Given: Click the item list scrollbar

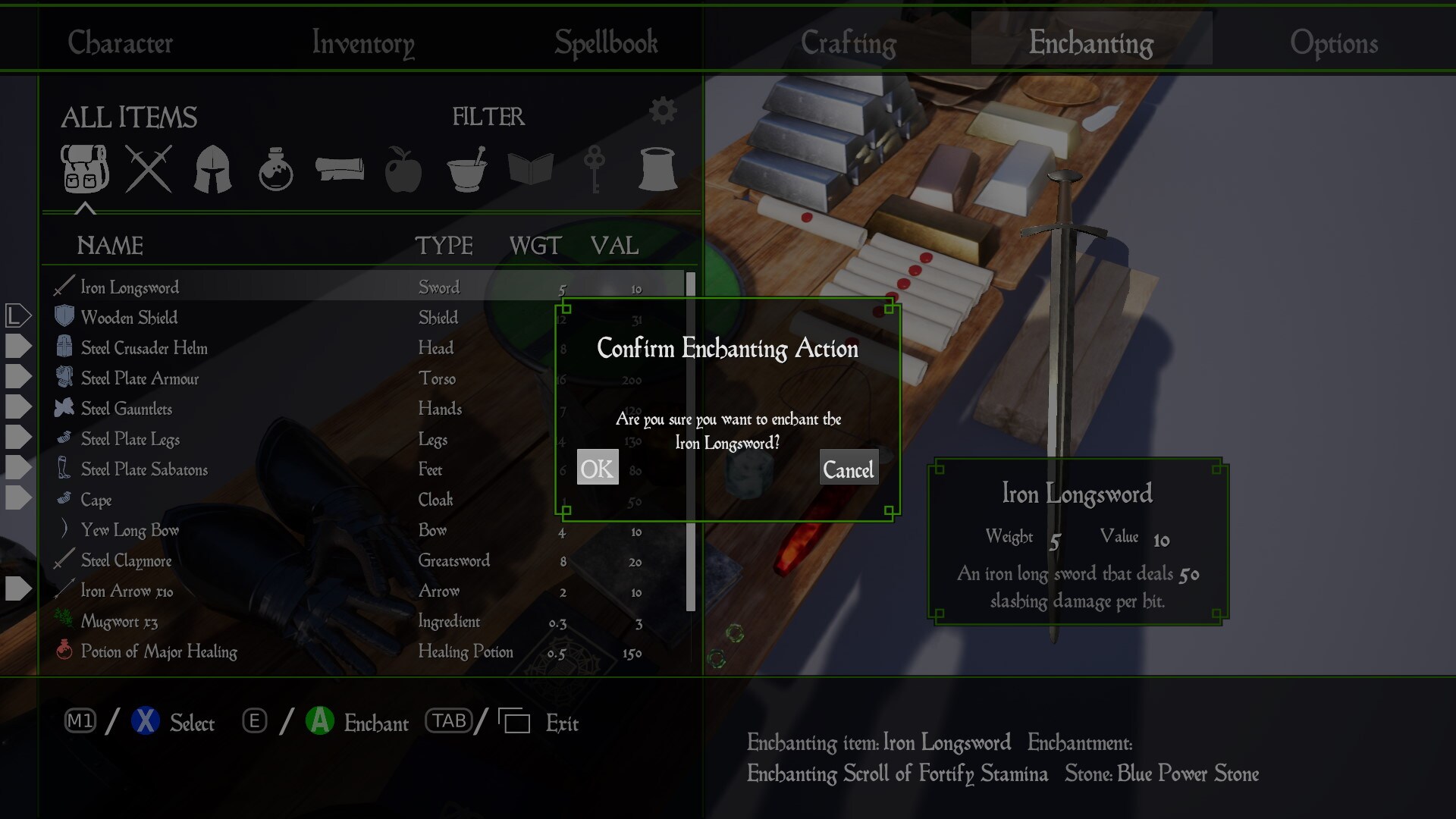Looking at the screenshot, I should point(689,440).
